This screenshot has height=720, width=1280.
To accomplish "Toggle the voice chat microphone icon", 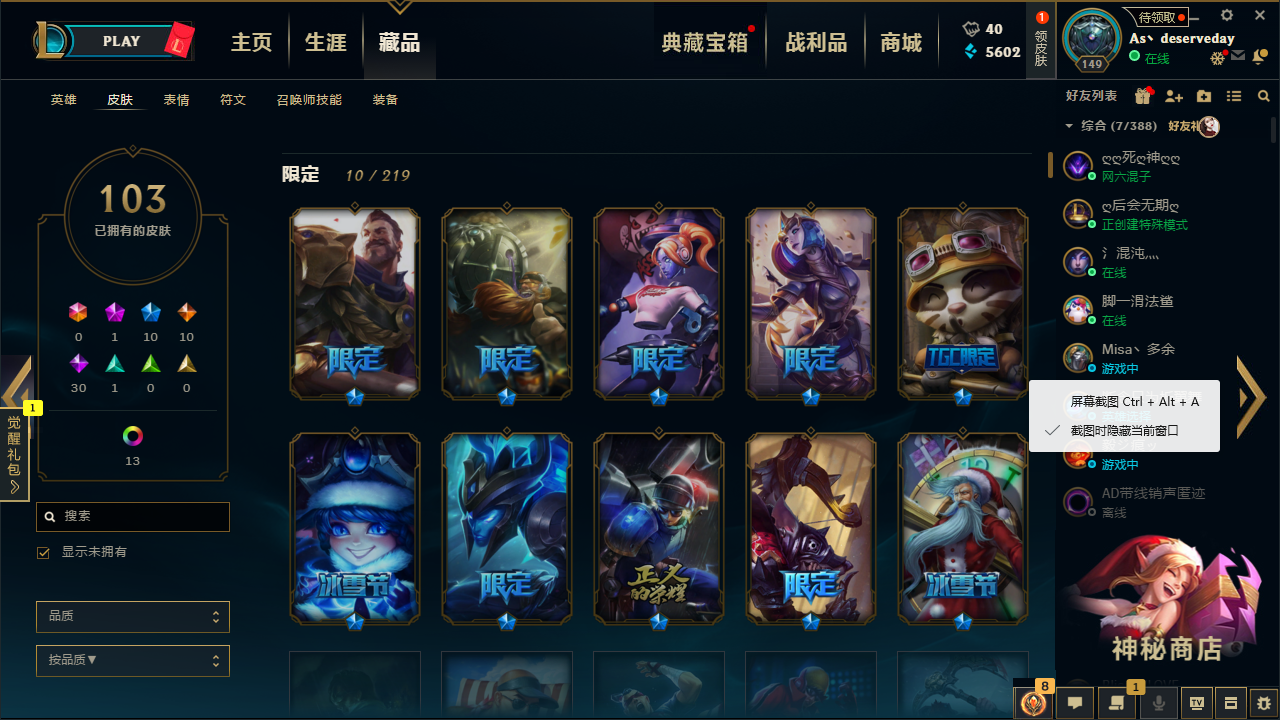I will point(1159,704).
